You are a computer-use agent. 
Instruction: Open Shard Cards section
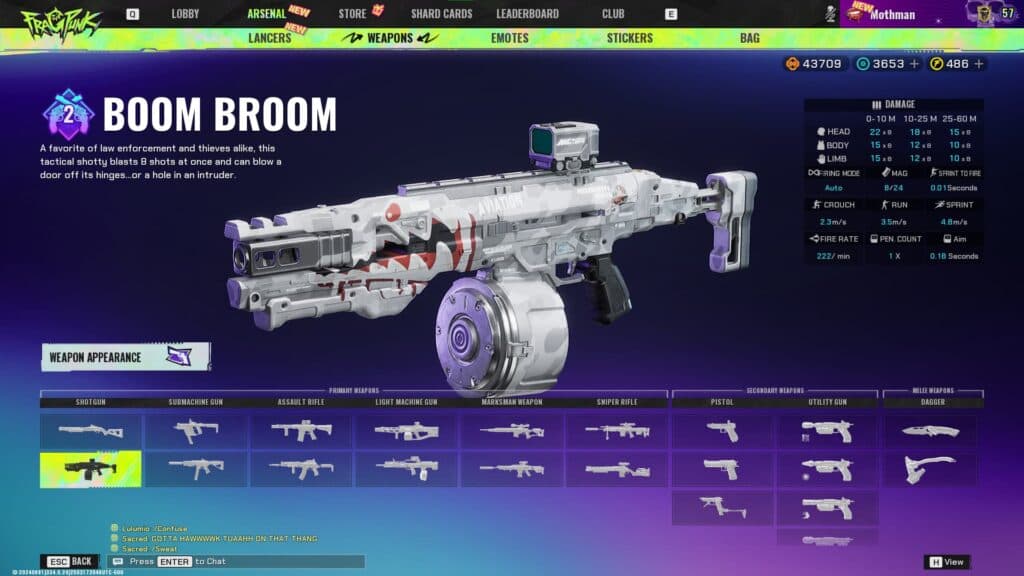(441, 14)
